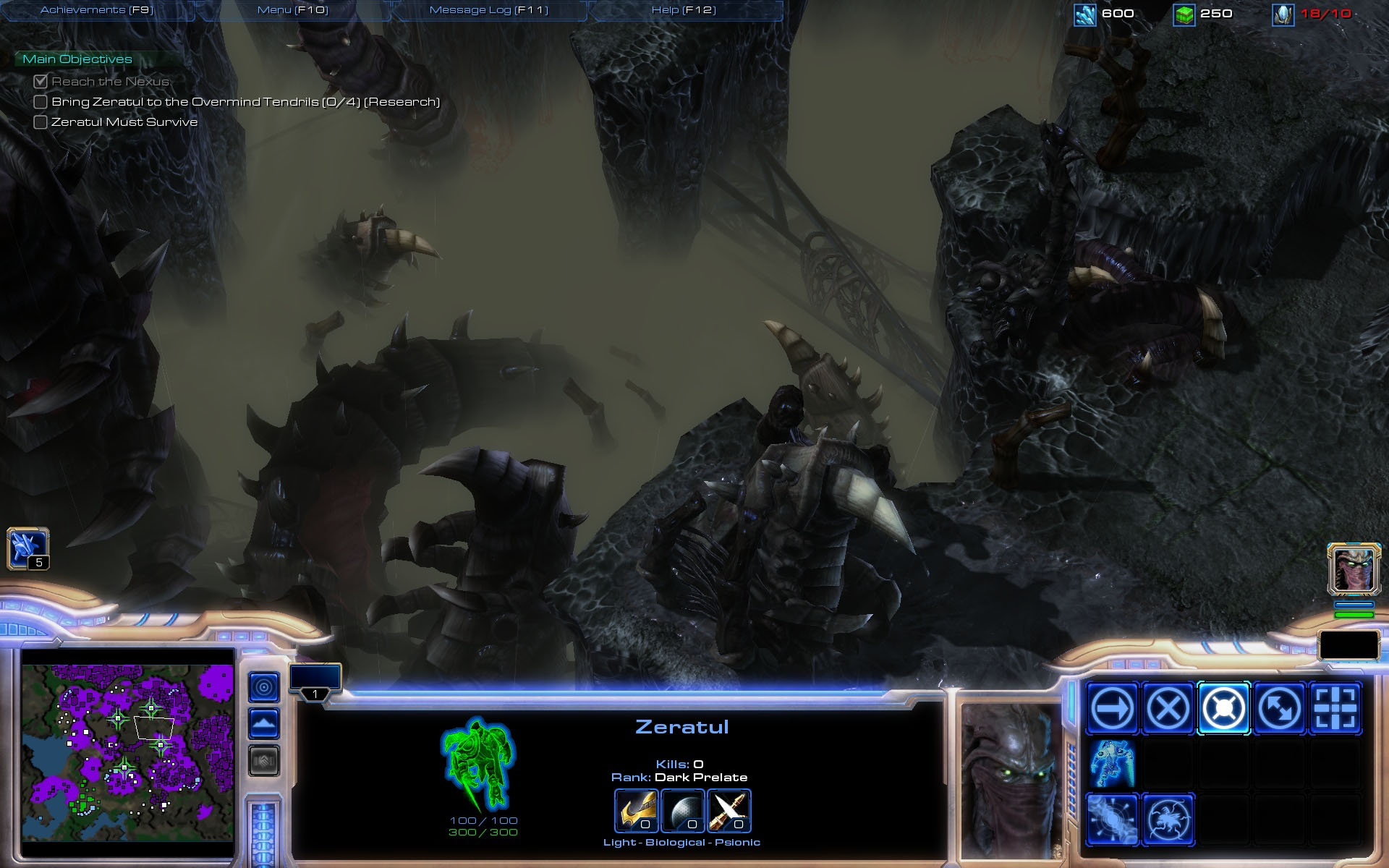The image size is (1389, 868).
Task: Toggle minimap terrain display
Action: tap(264, 723)
